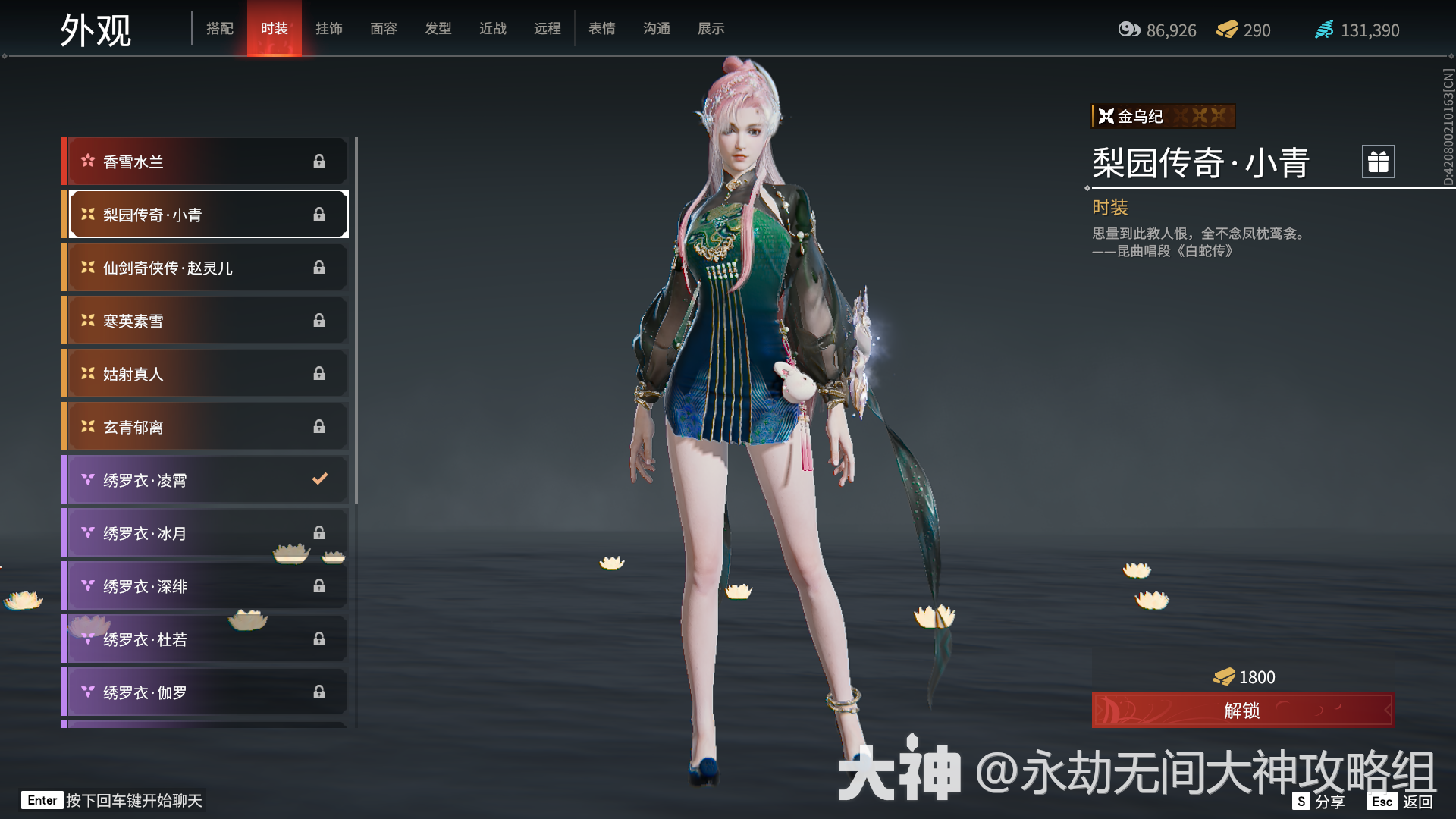This screenshot has width=1456, height=819.
Task: Click the gift box icon beside 梨园传奇·小青
Action: tap(1378, 161)
